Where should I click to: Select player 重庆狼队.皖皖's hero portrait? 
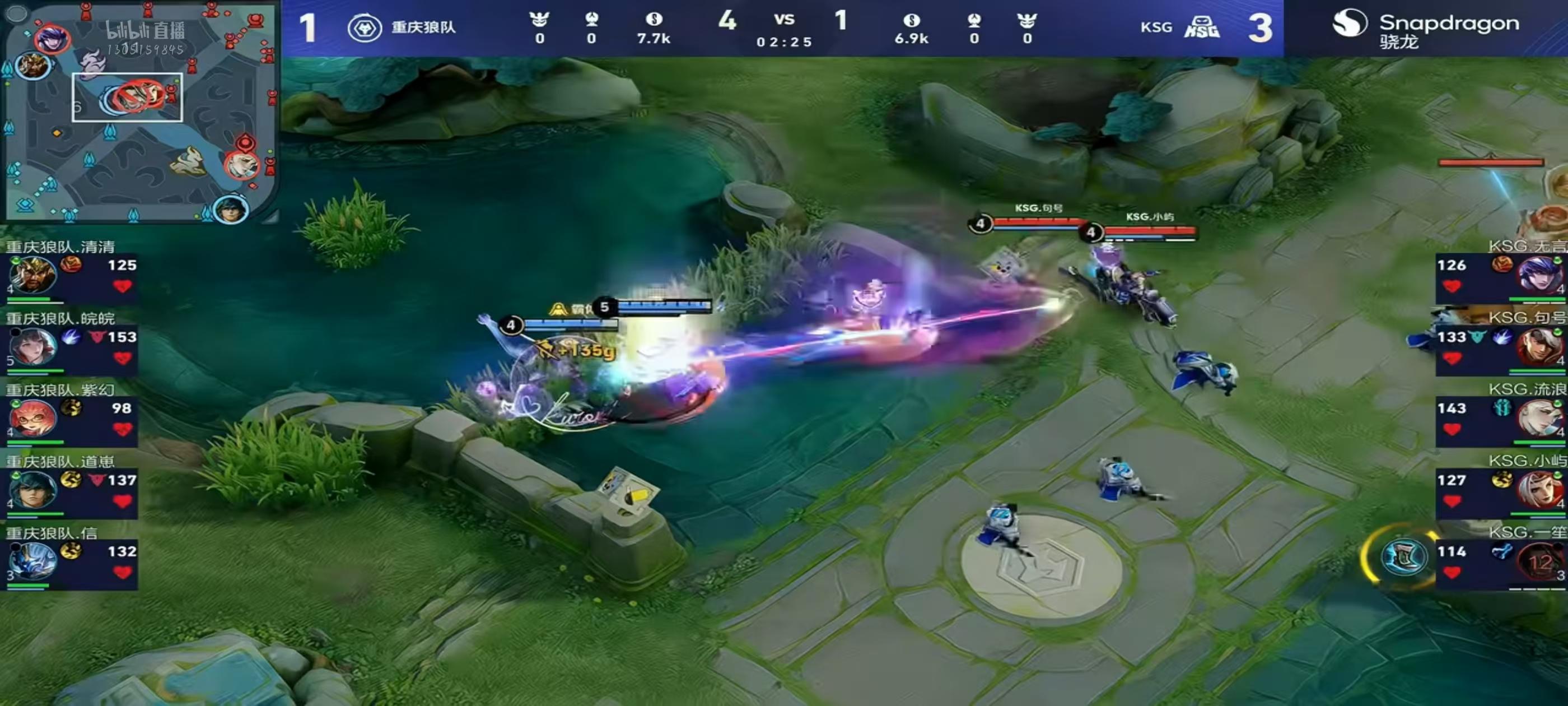[x=32, y=347]
